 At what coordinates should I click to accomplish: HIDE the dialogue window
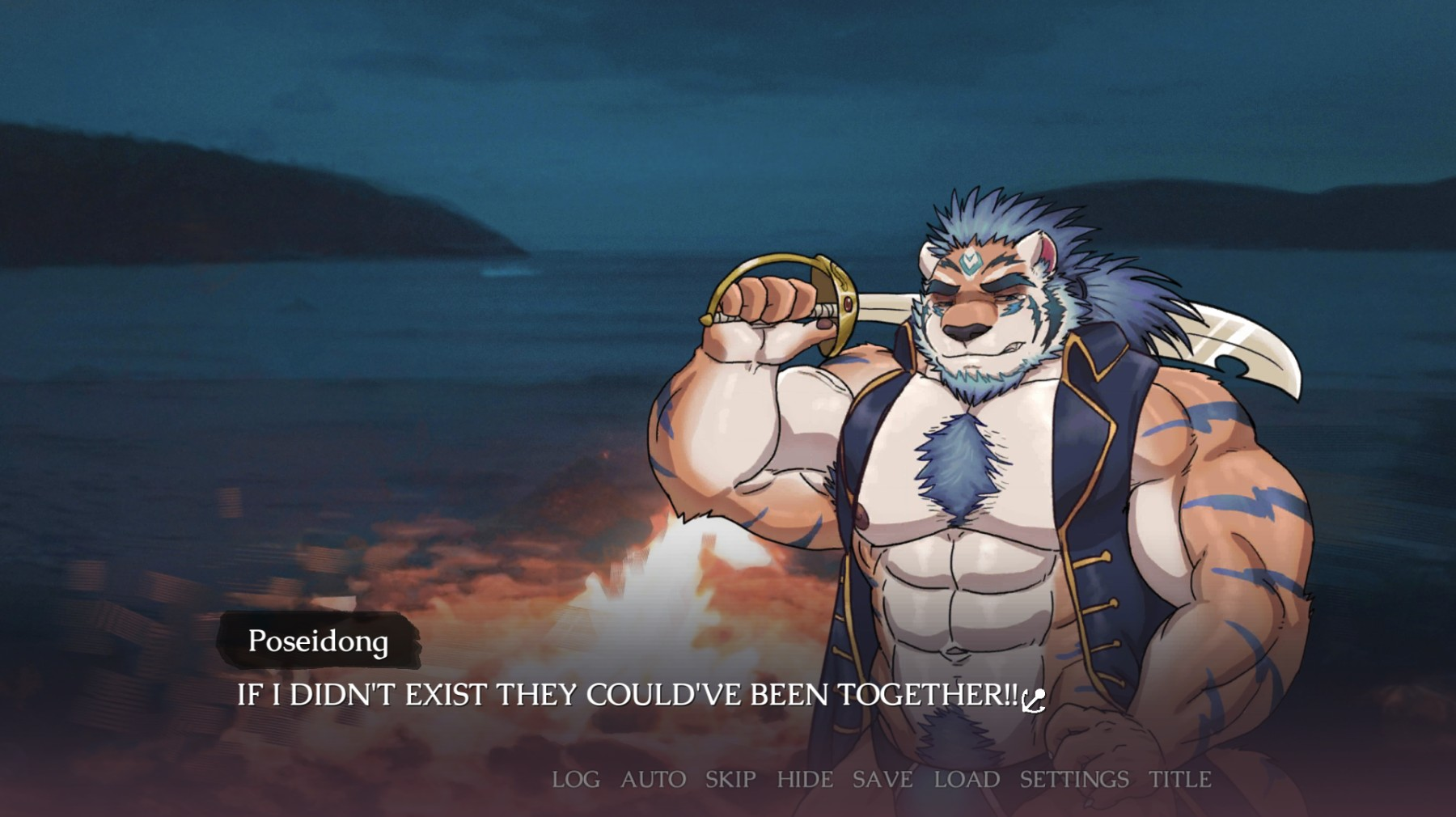804,779
